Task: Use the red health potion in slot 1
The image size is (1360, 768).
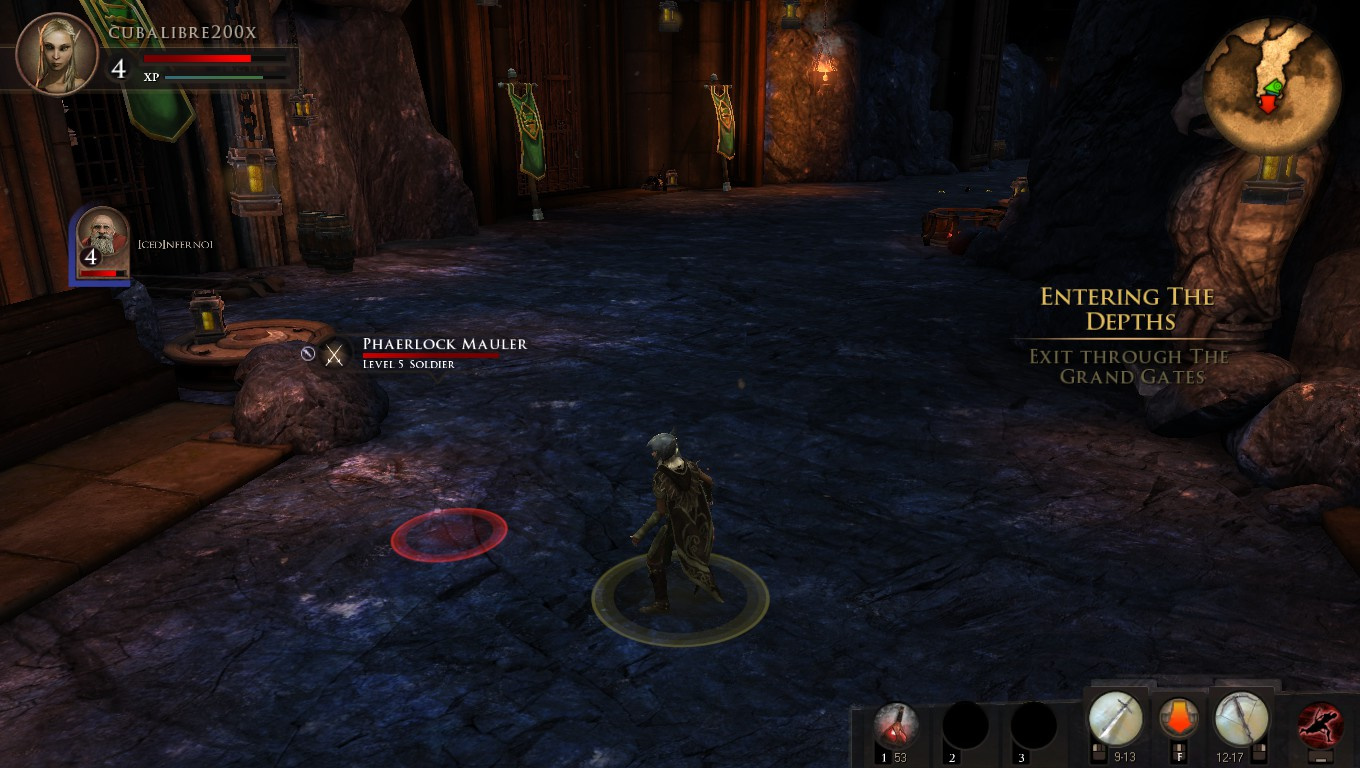Action: (x=896, y=725)
